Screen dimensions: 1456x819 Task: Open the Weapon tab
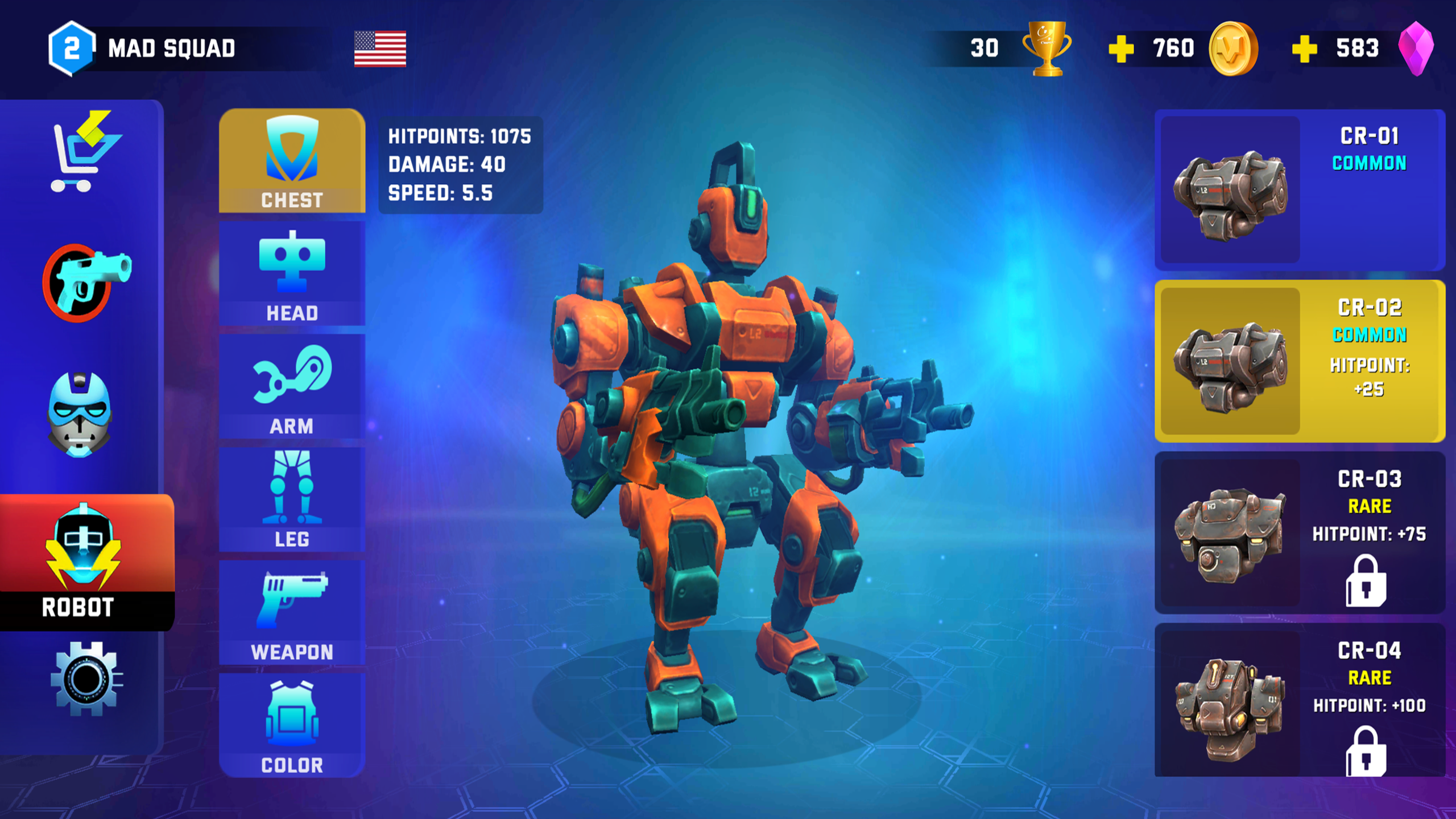[x=293, y=611]
